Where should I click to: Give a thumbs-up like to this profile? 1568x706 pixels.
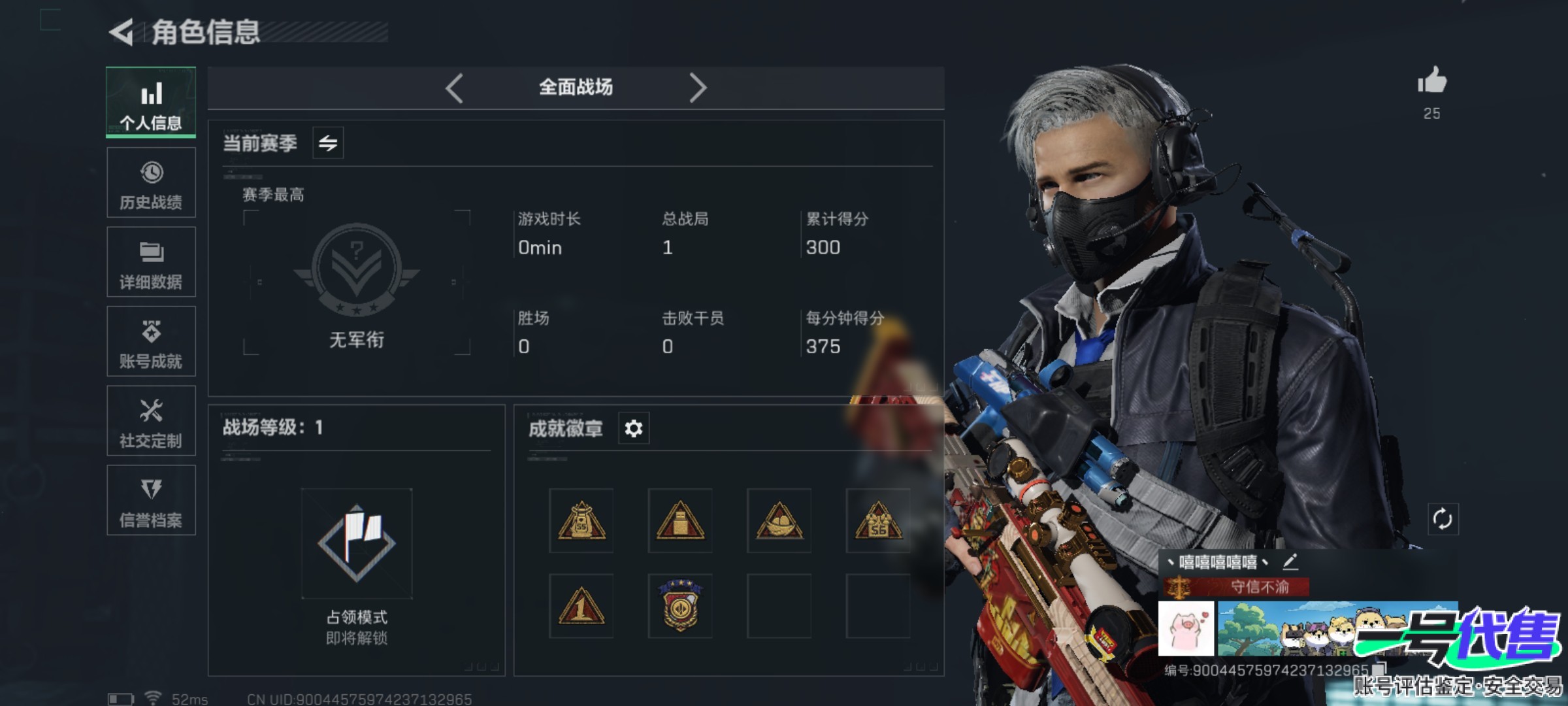click(x=1431, y=82)
